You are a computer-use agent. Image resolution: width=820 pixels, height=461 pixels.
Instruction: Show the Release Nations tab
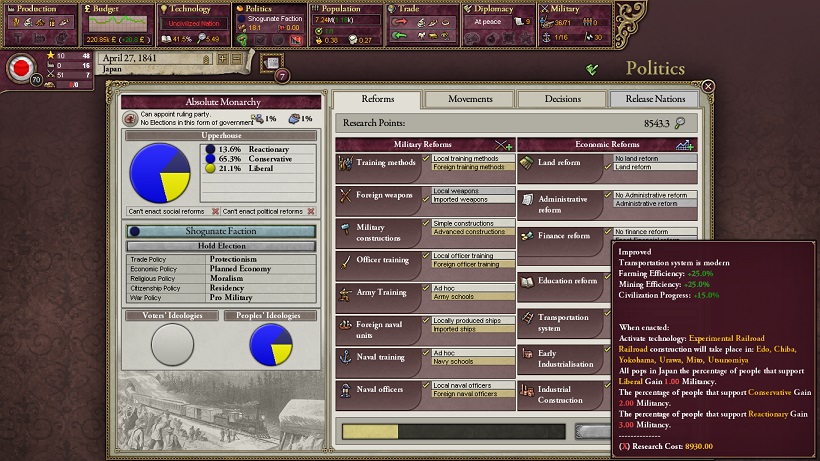click(x=655, y=99)
